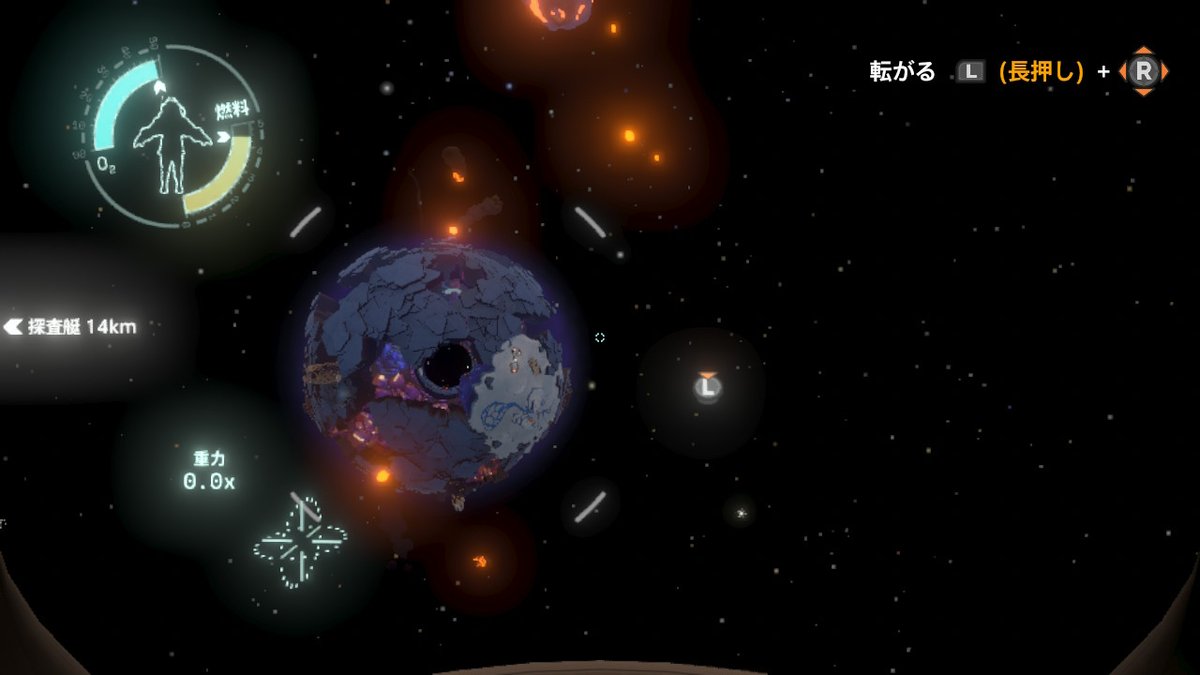Select the 探査艇 14km ship waypoint marker
The width and height of the screenshot is (1200, 675).
(70, 327)
